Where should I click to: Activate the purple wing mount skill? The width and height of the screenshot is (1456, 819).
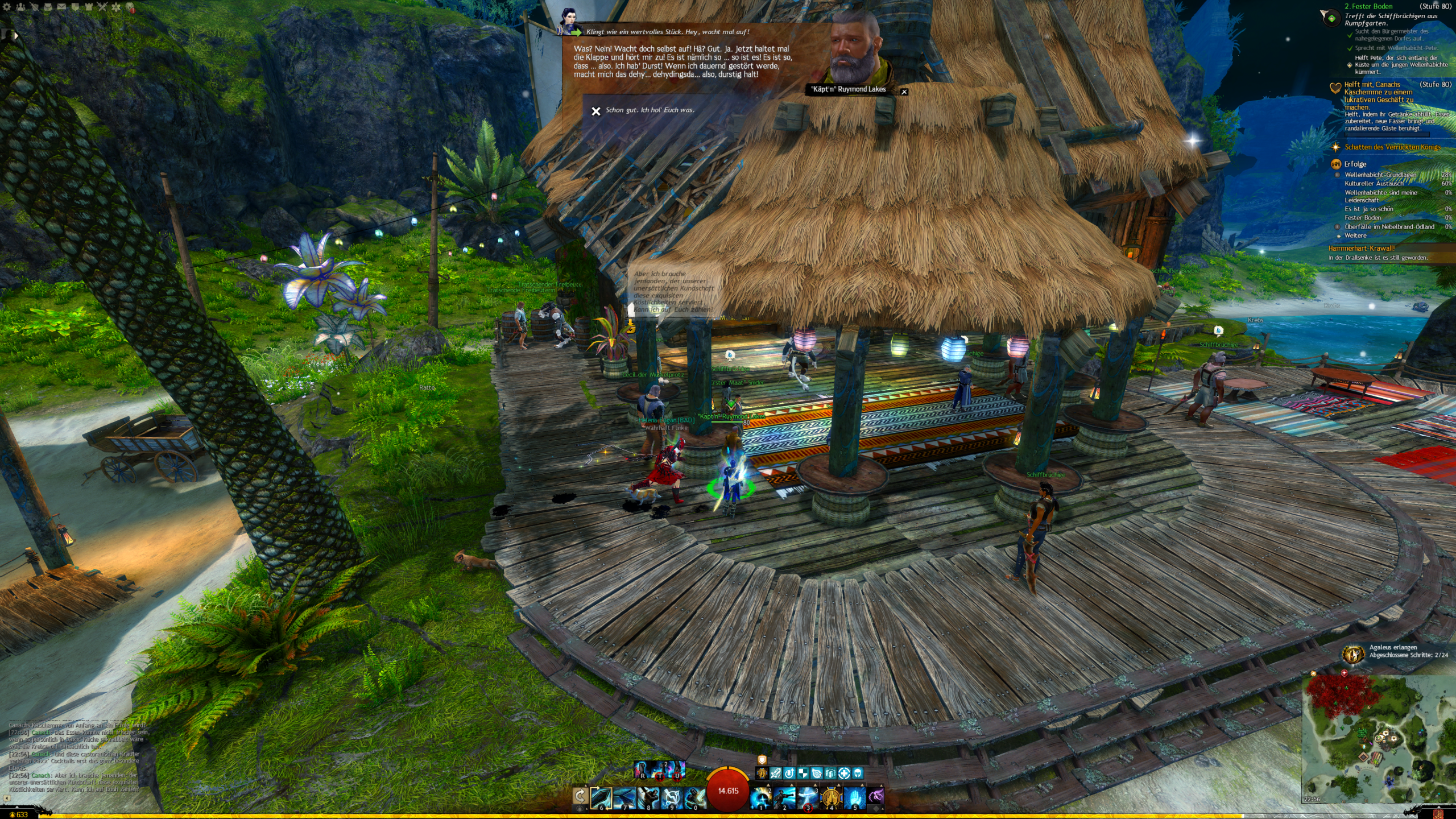pos(876,796)
